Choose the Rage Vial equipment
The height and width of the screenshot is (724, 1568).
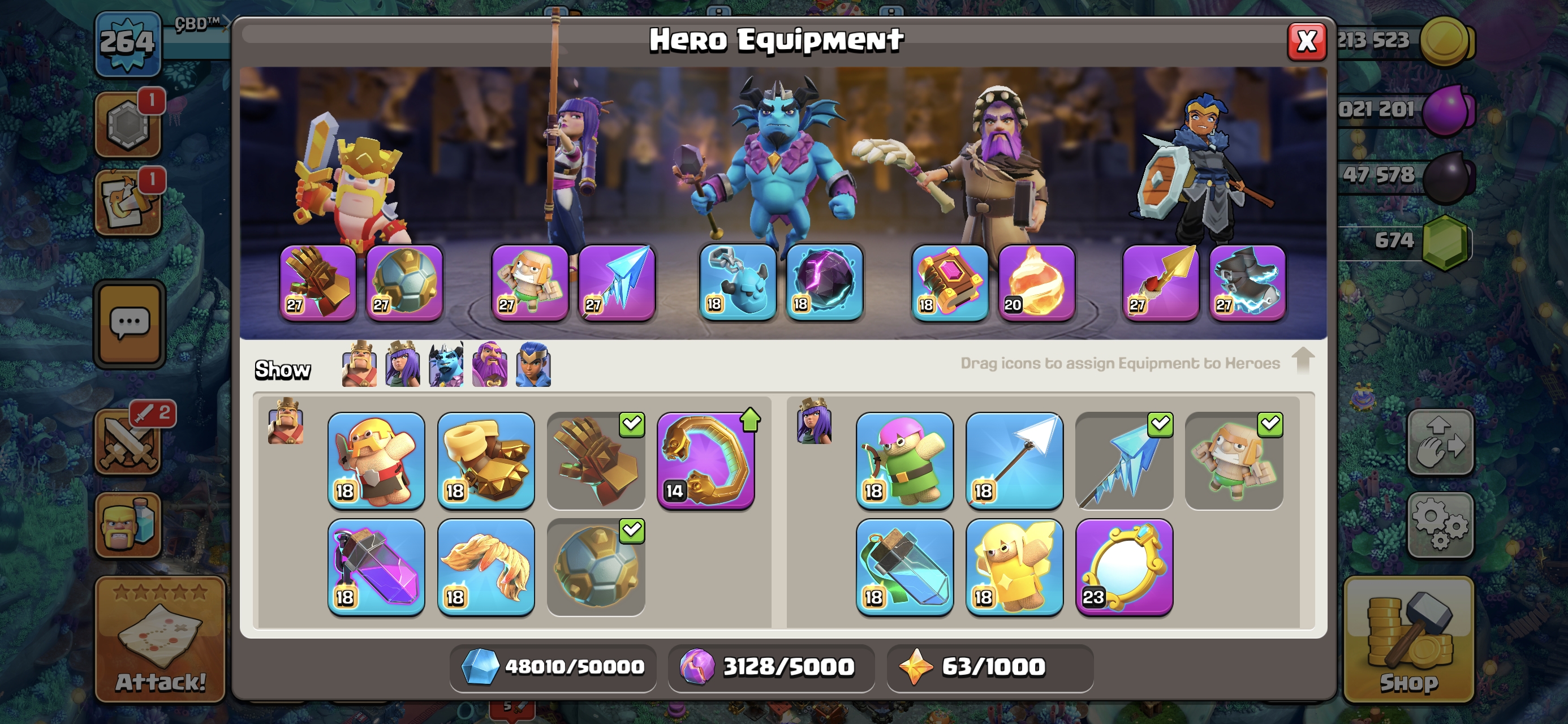(376, 567)
